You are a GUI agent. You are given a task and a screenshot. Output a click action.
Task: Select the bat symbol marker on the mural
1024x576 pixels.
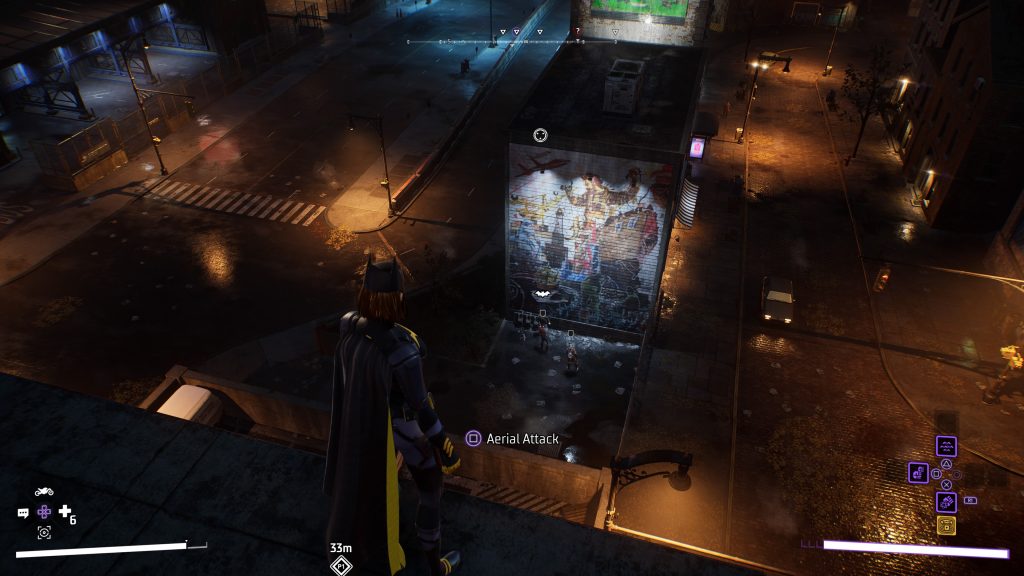click(541, 293)
